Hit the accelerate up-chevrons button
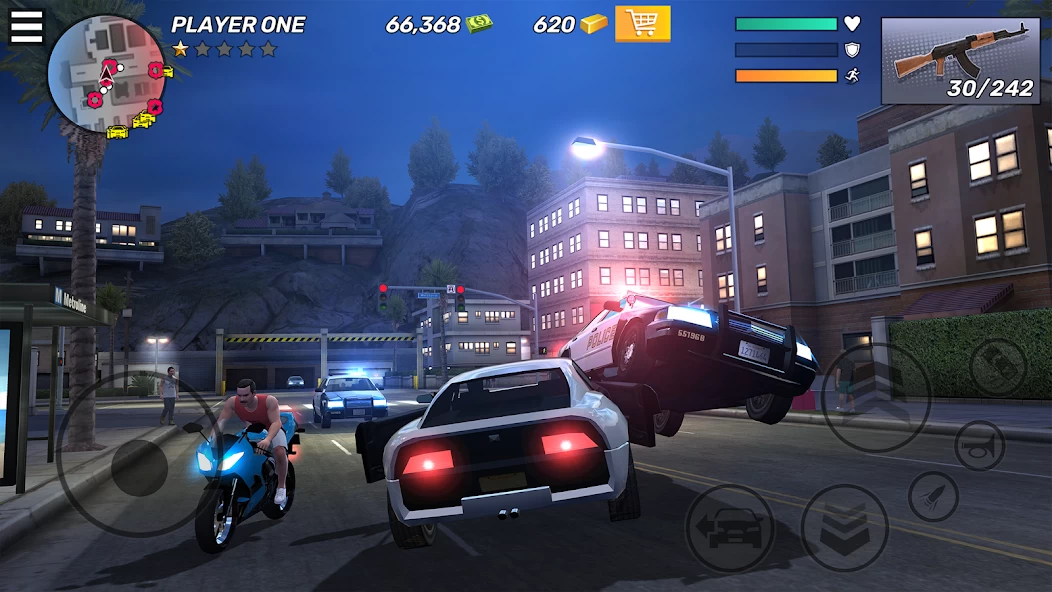 click(875, 397)
